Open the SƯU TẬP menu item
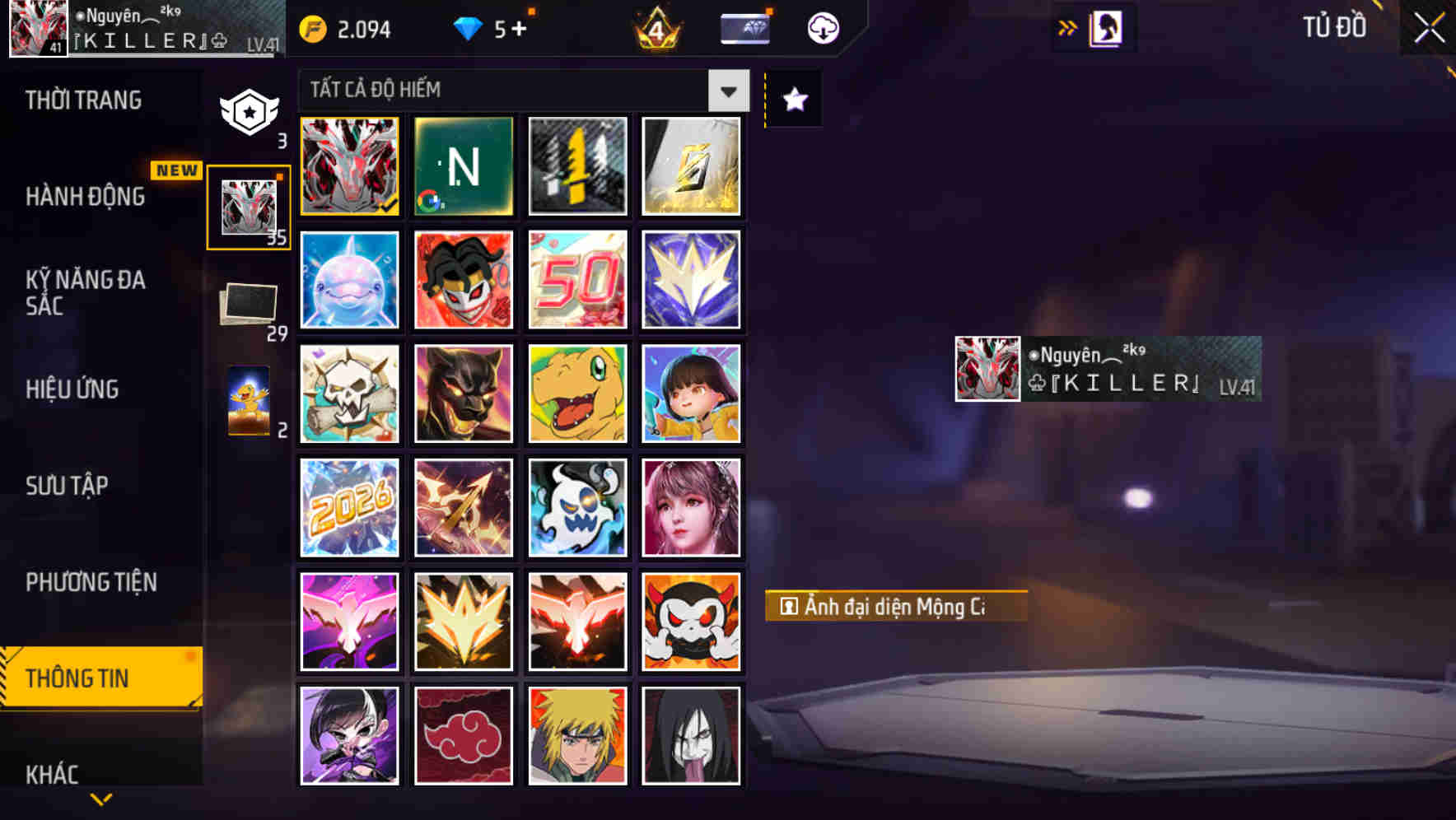Viewport: 1456px width, 820px height. tap(66, 486)
